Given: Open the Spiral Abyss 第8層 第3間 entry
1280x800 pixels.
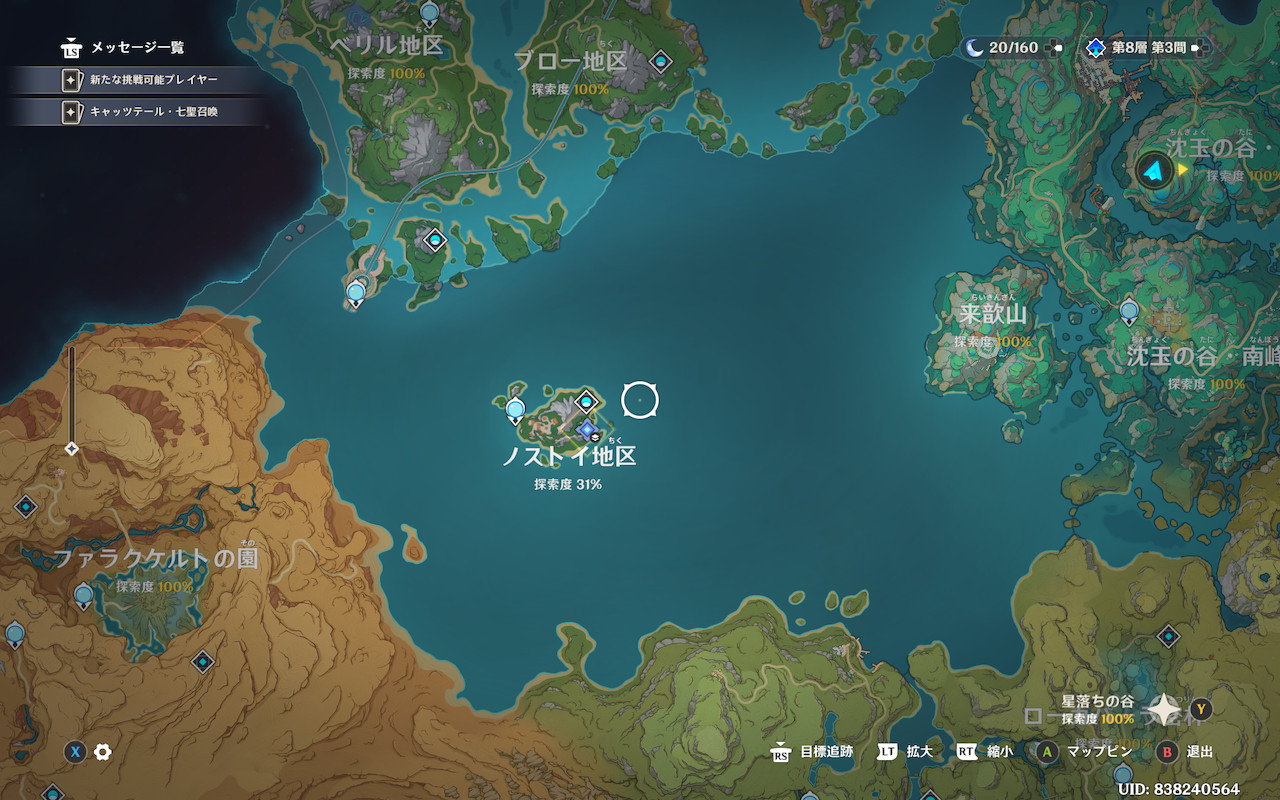Looking at the screenshot, I should [1146, 47].
